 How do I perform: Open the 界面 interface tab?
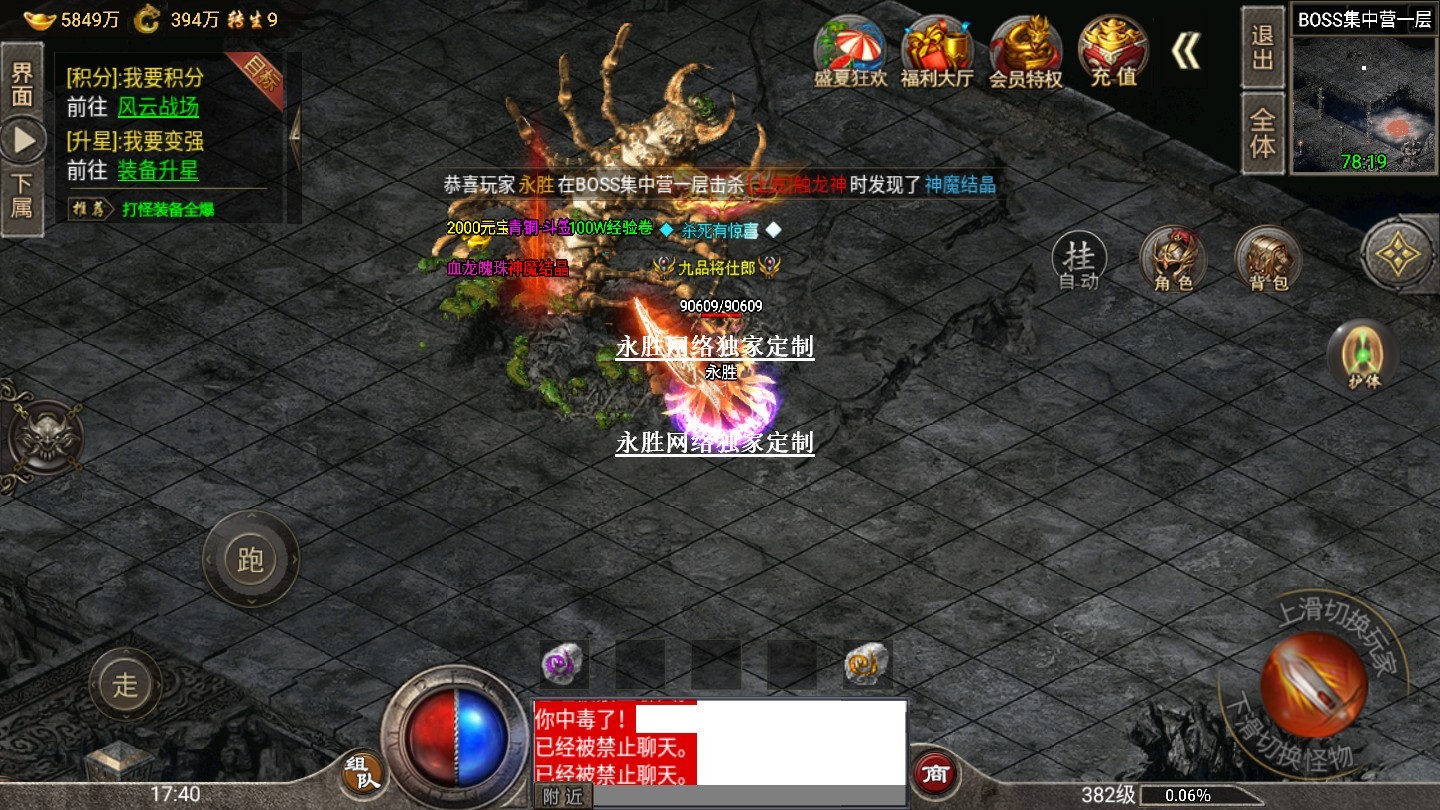click(22, 83)
